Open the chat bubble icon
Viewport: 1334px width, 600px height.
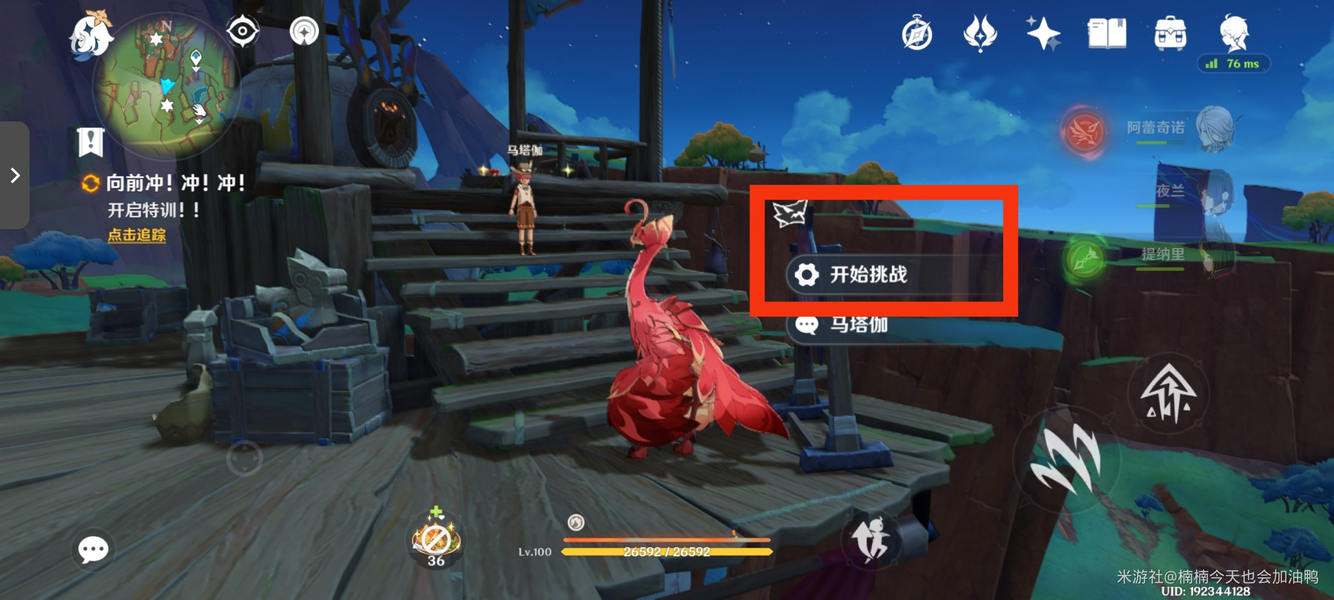coord(93,549)
